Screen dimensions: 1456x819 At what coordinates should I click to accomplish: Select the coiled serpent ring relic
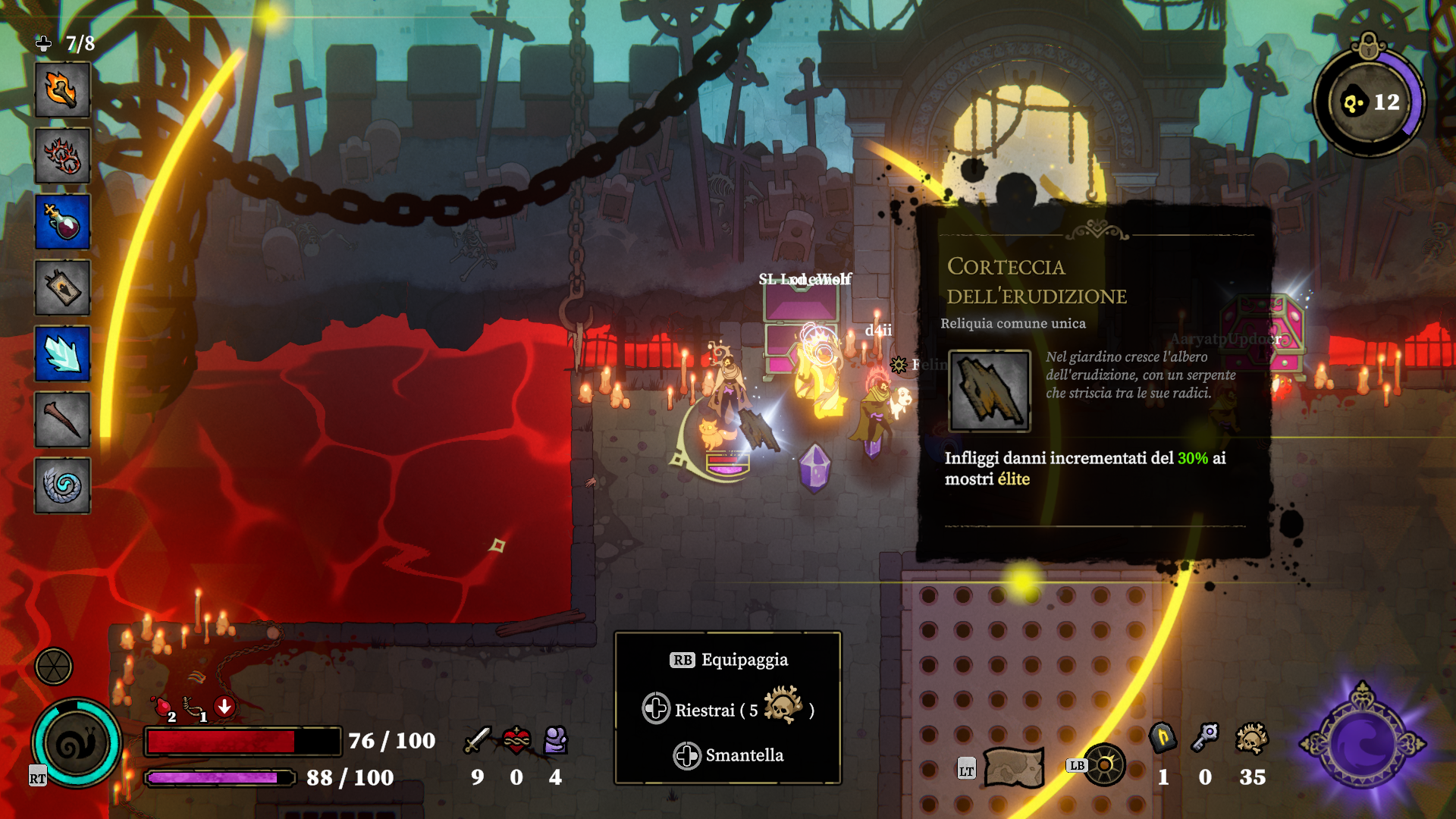[62, 486]
